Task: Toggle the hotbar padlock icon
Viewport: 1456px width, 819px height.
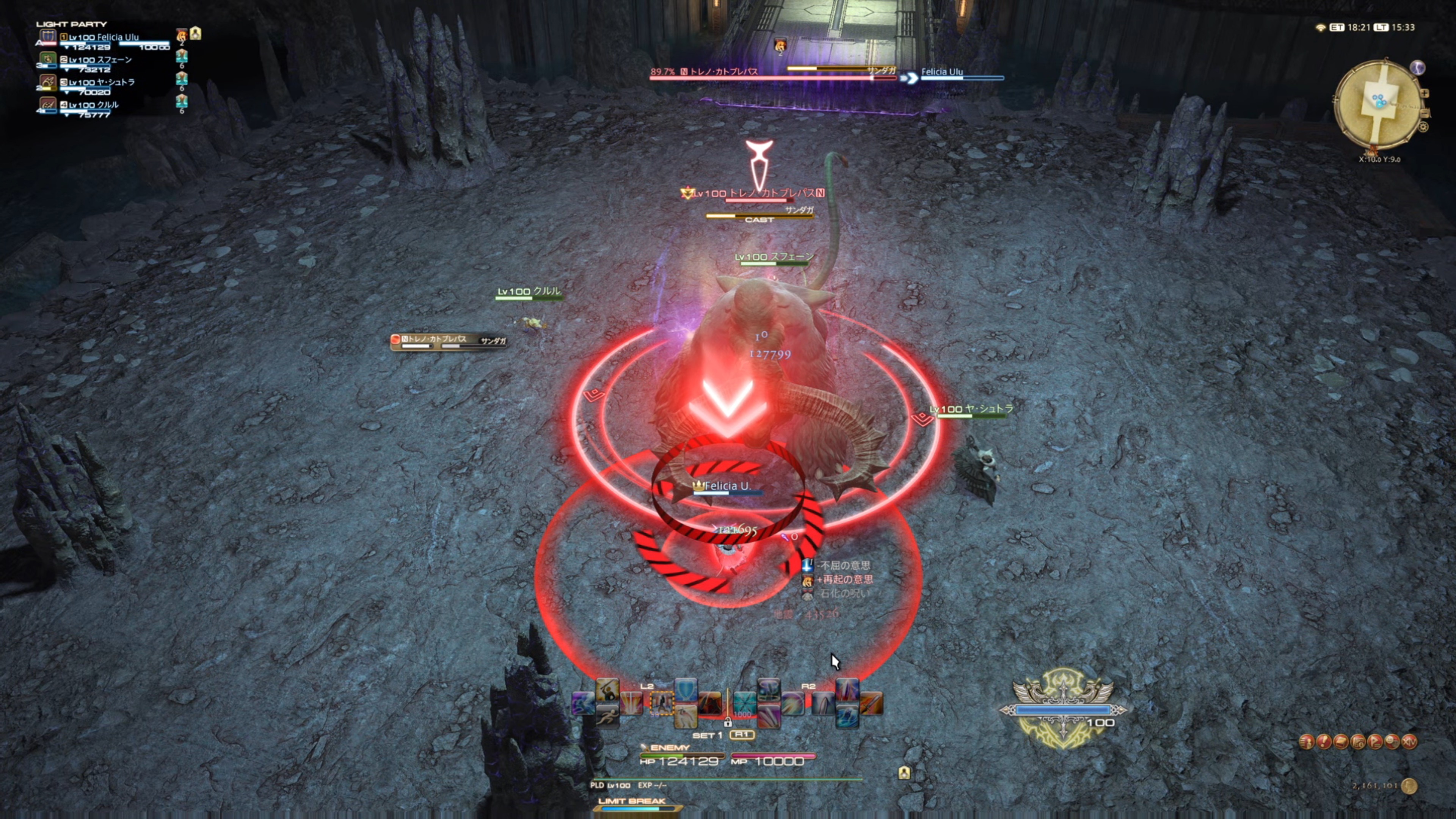Action: pyautogui.click(x=728, y=723)
